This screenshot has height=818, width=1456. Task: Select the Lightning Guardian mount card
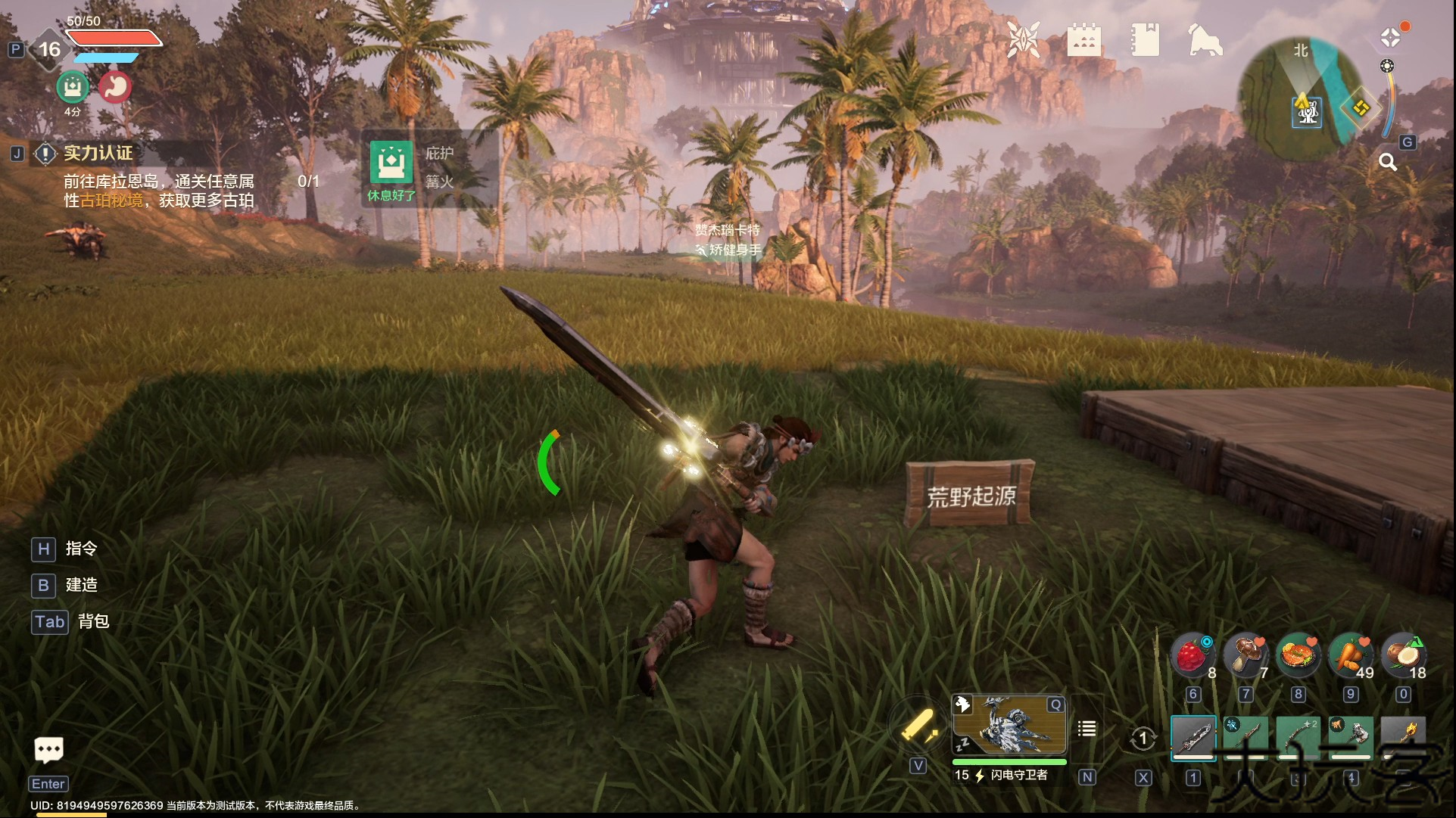1009,726
